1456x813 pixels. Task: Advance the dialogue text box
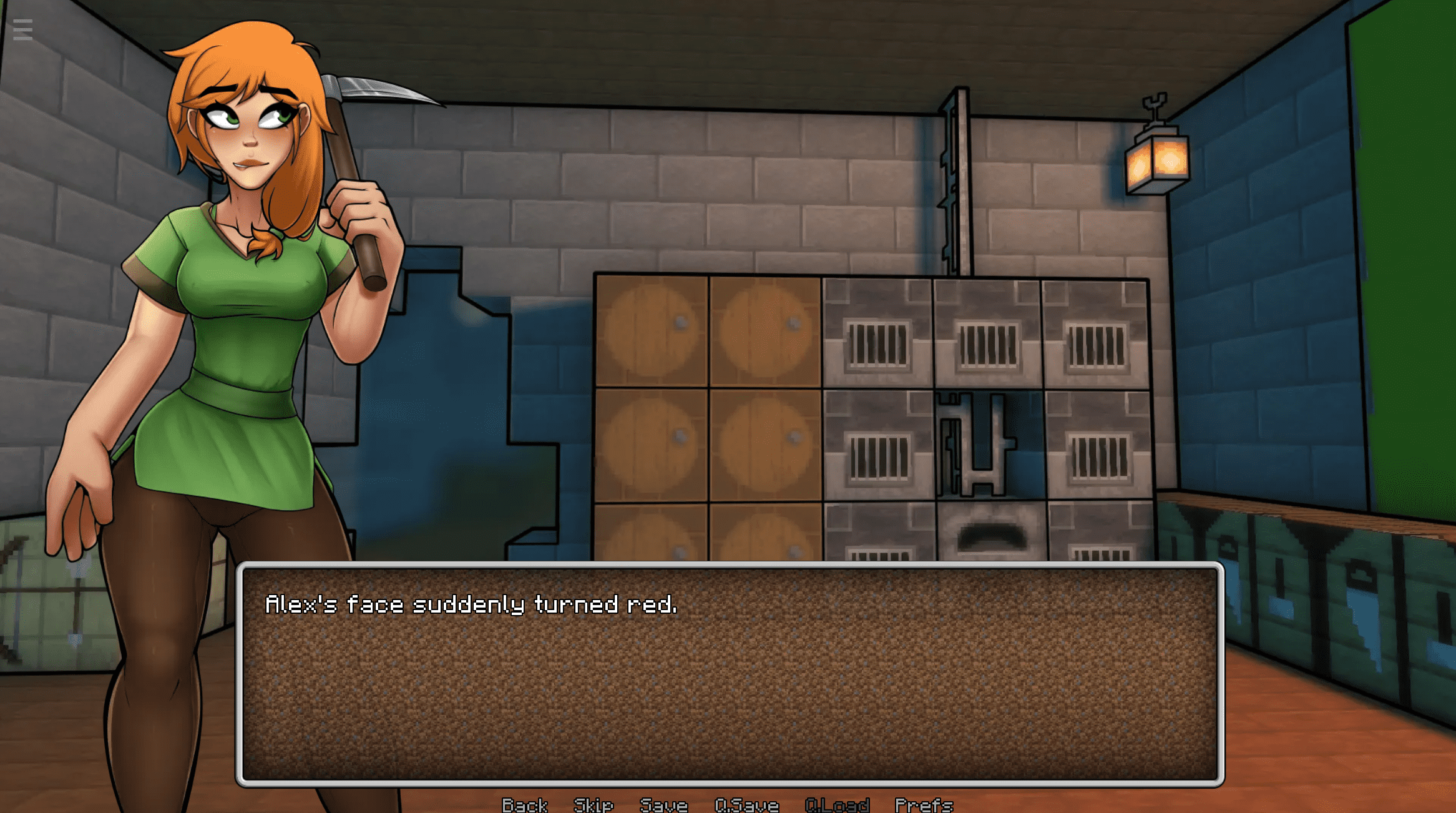[730, 674]
